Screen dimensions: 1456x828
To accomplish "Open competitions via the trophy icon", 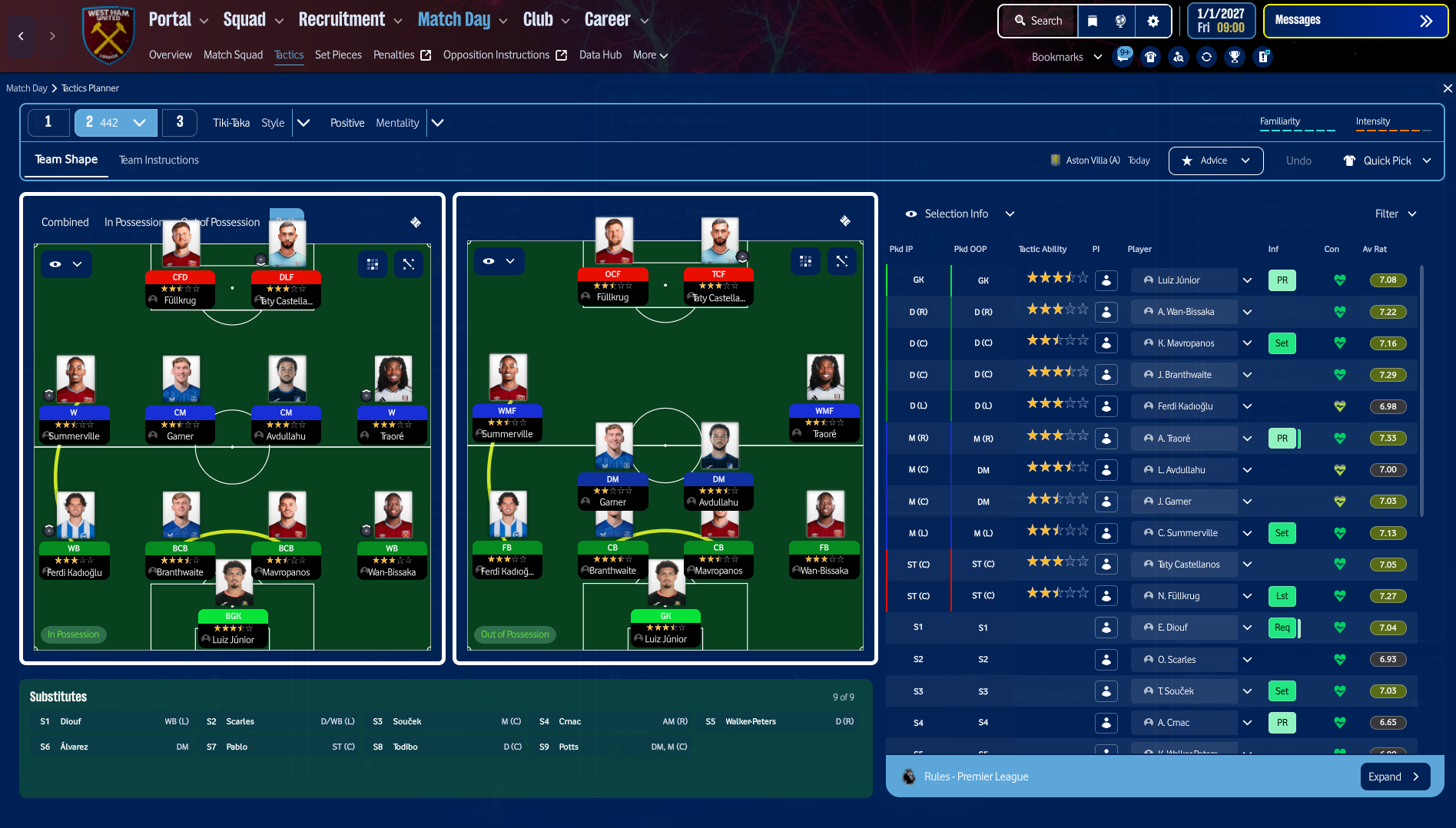I will pyautogui.click(x=1235, y=57).
